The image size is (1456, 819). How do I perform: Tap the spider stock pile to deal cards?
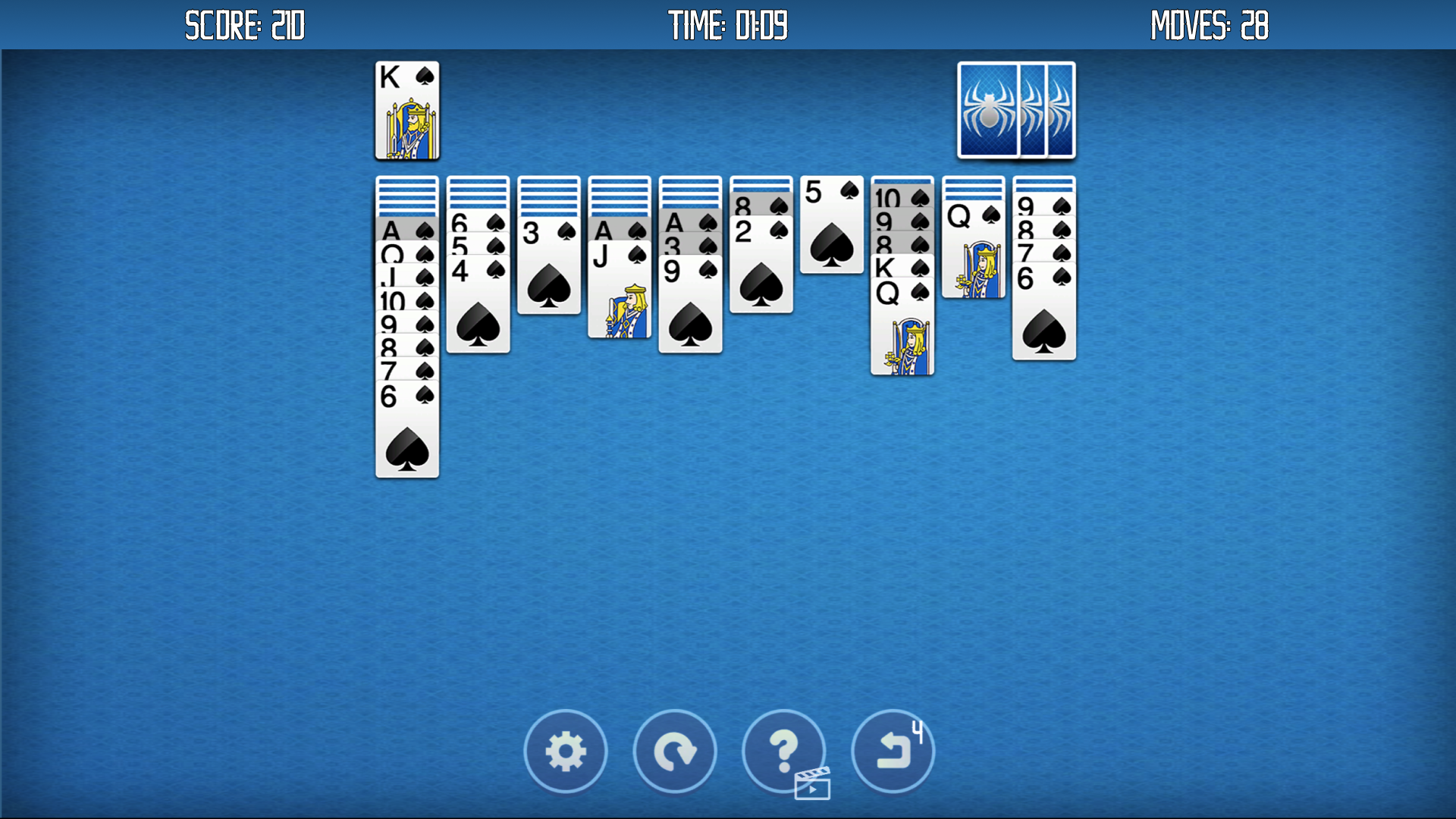click(x=1016, y=111)
